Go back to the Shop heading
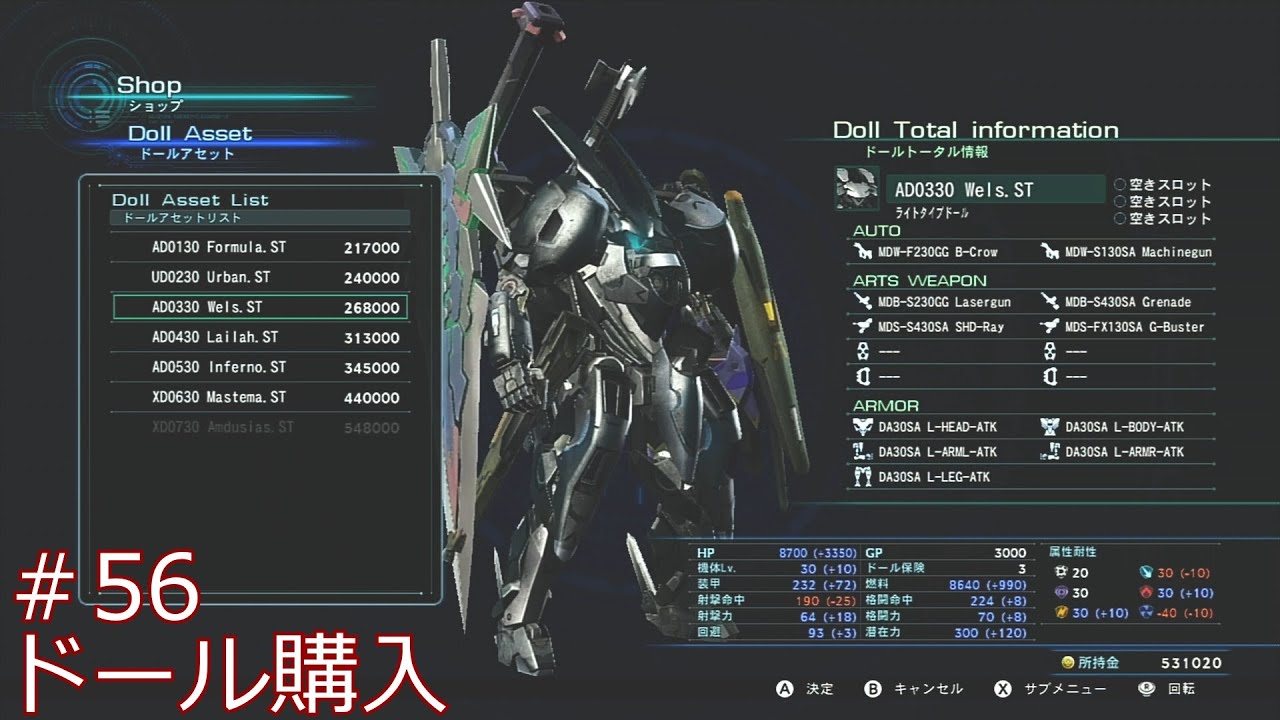1280x720 pixels. pyautogui.click(x=149, y=86)
